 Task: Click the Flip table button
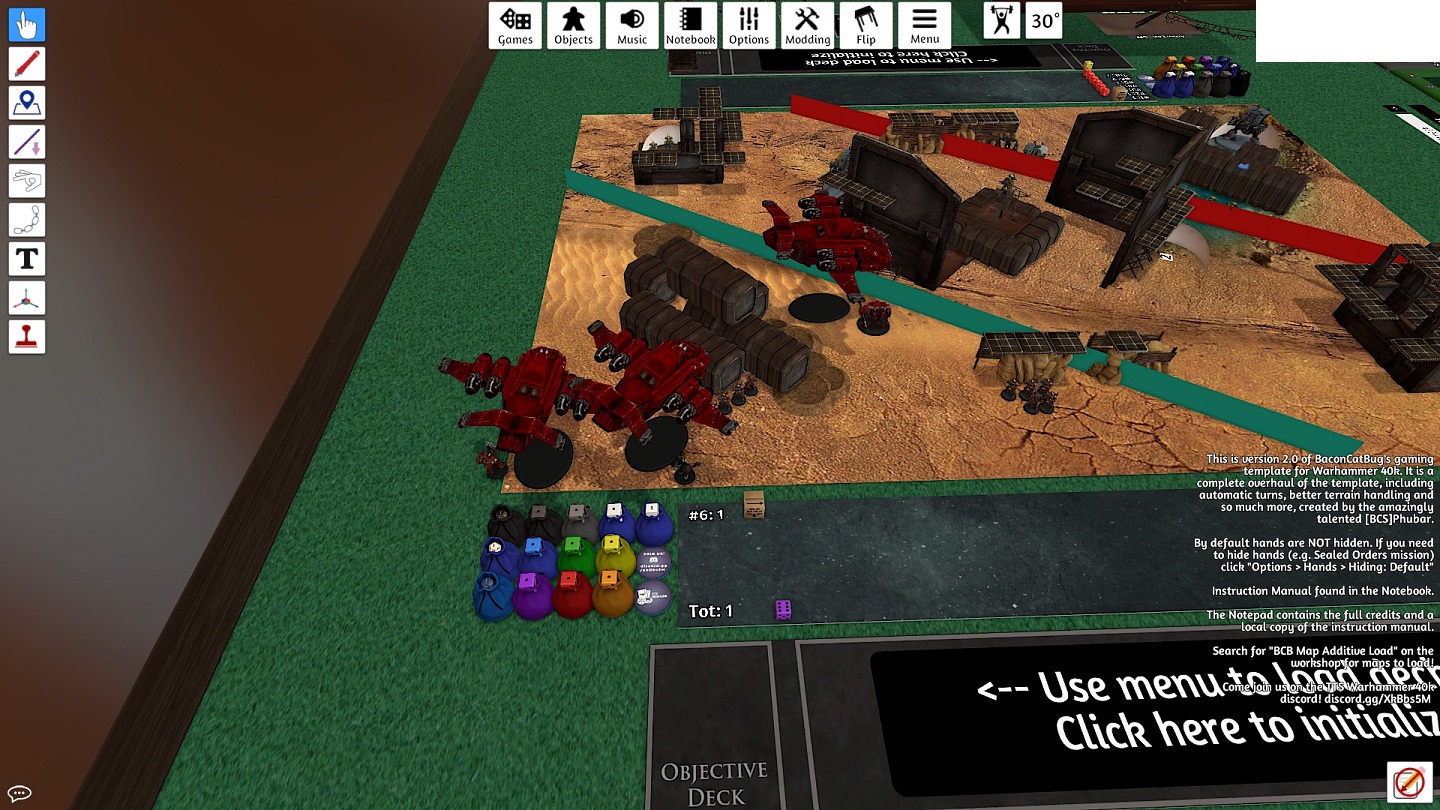coord(866,25)
